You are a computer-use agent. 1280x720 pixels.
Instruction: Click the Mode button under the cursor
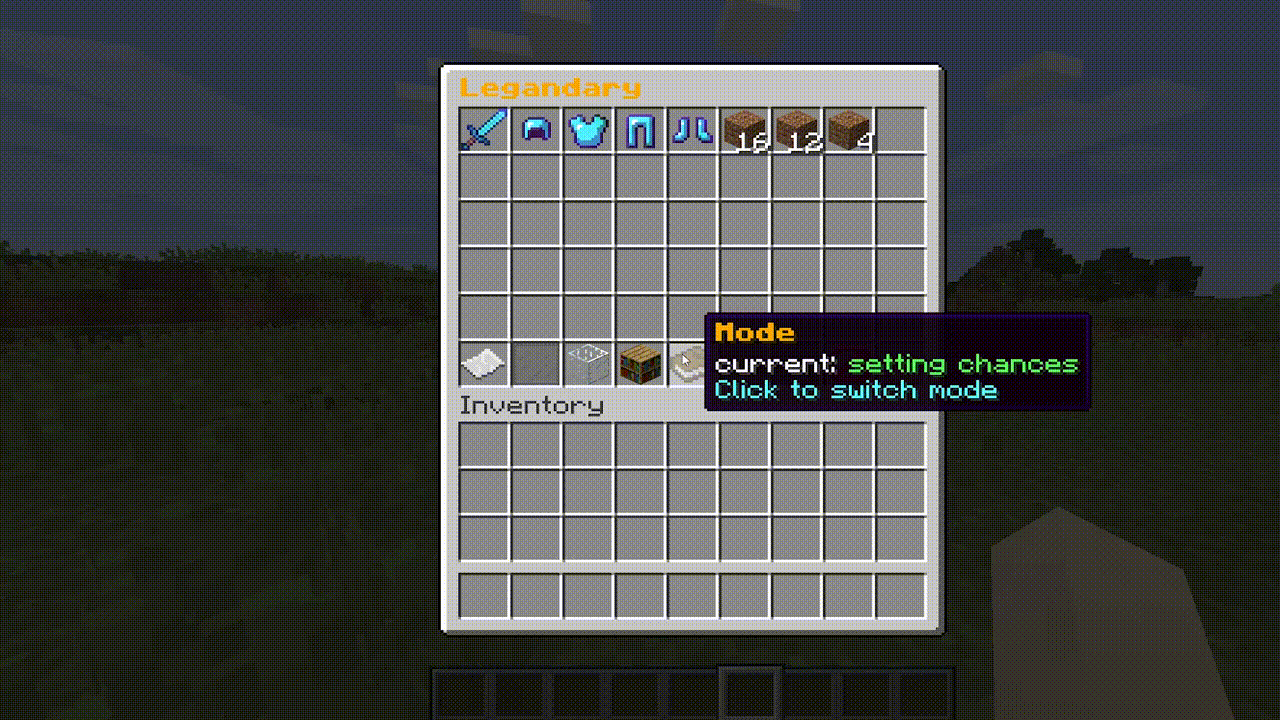pyautogui.click(x=691, y=362)
